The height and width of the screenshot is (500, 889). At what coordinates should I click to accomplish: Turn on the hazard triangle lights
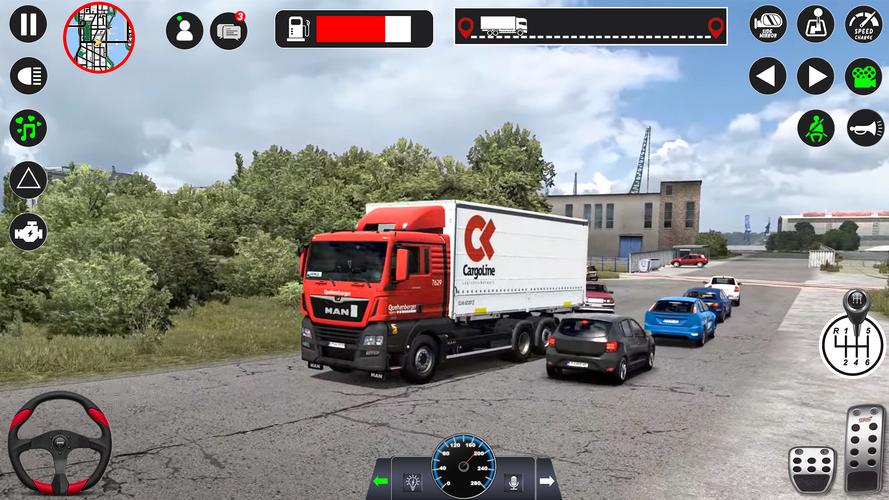tap(28, 180)
